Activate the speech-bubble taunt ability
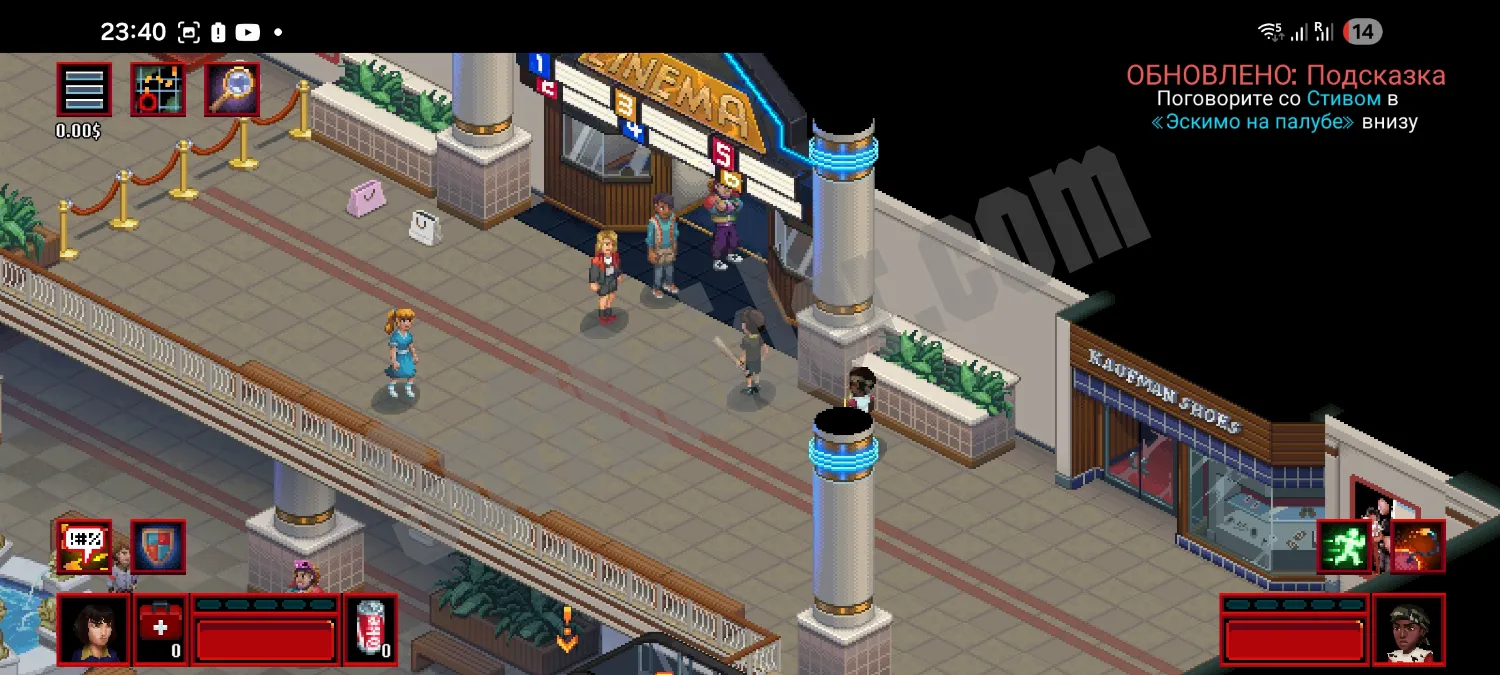The height and width of the screenshot is (675, 1500). pyautogui.click(x=84, y=547)
